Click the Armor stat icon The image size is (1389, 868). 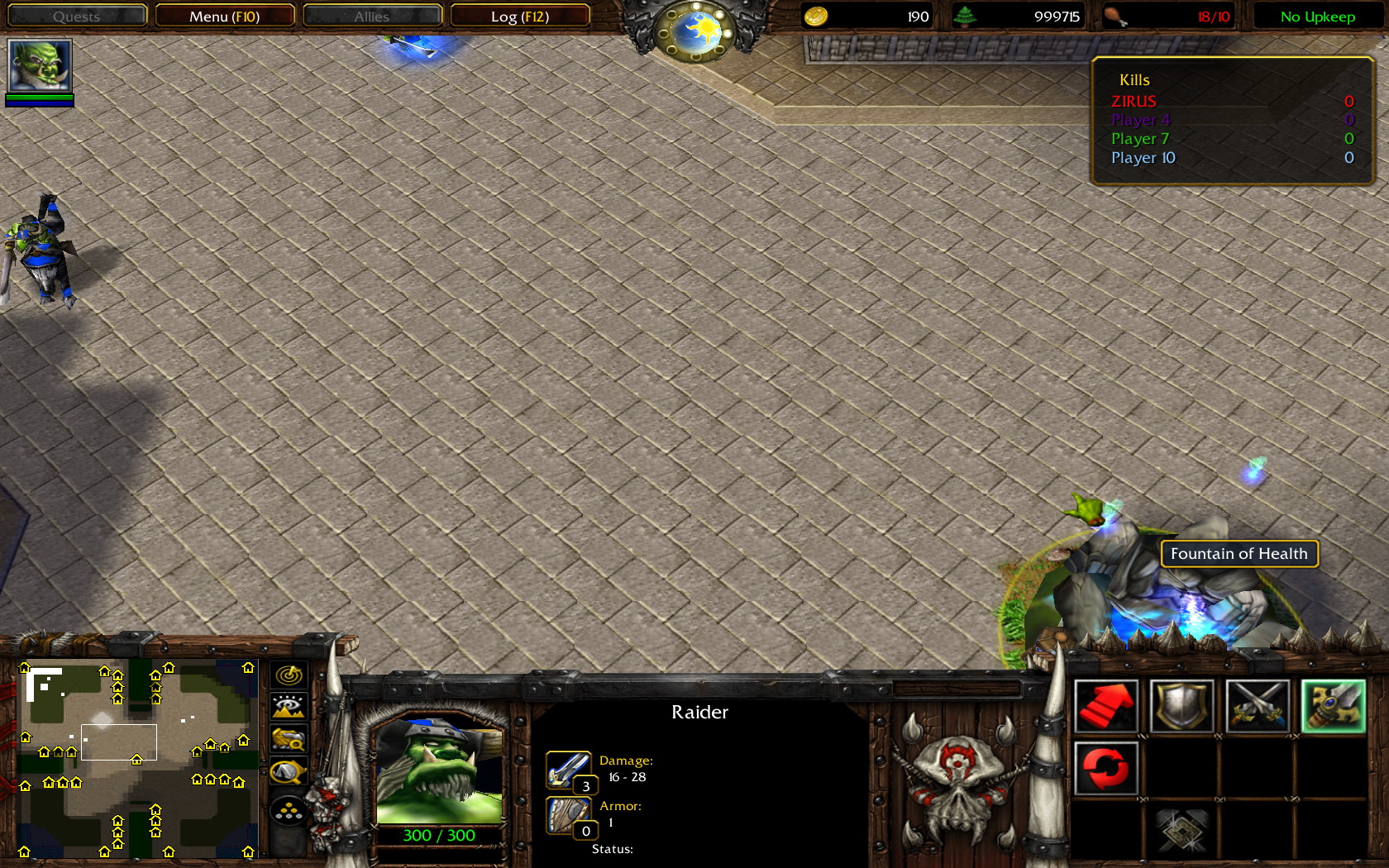pyautogui.click(x=570, y=814)
